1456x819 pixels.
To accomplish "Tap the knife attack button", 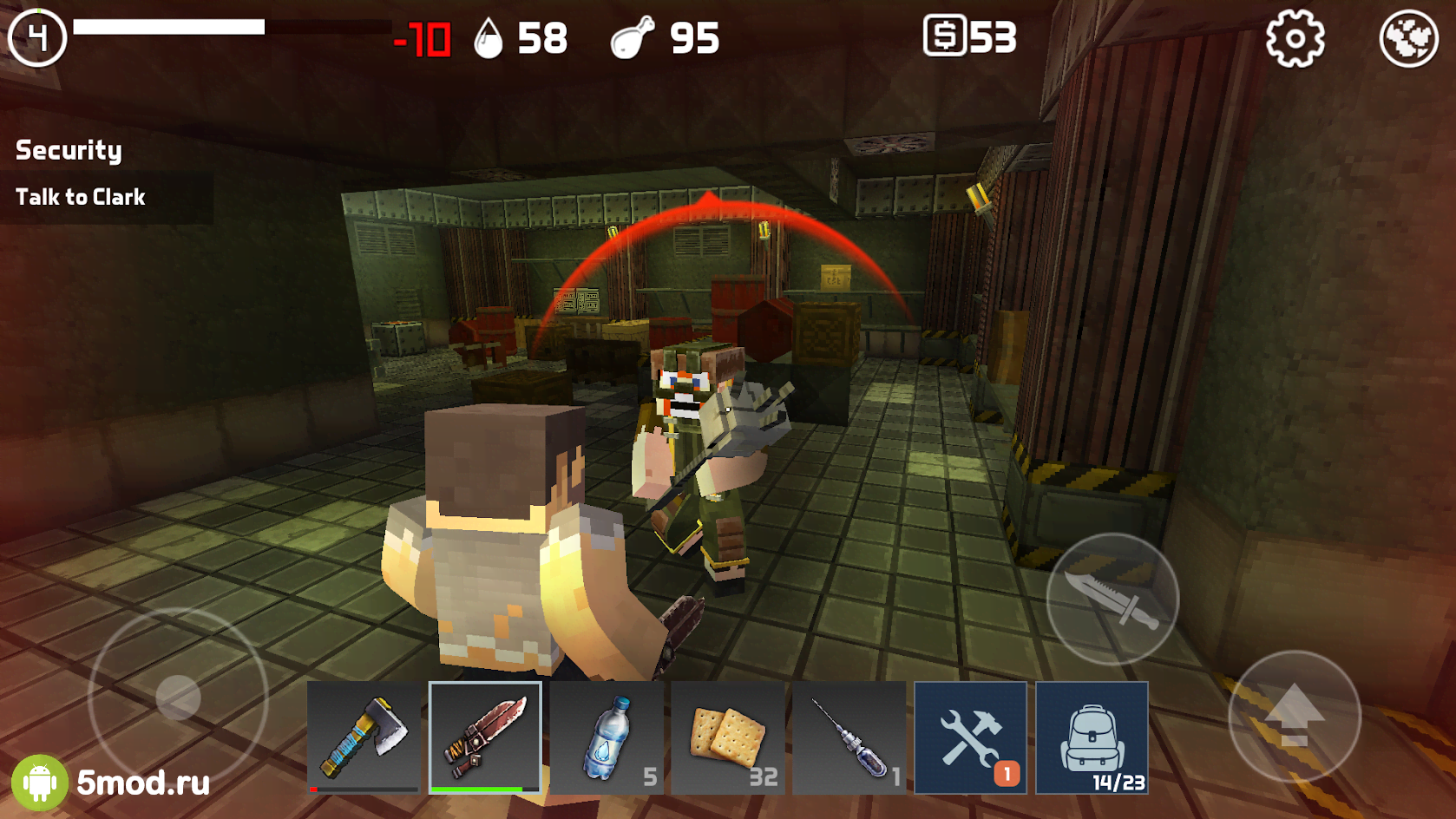I will (x=1112, y=599).
